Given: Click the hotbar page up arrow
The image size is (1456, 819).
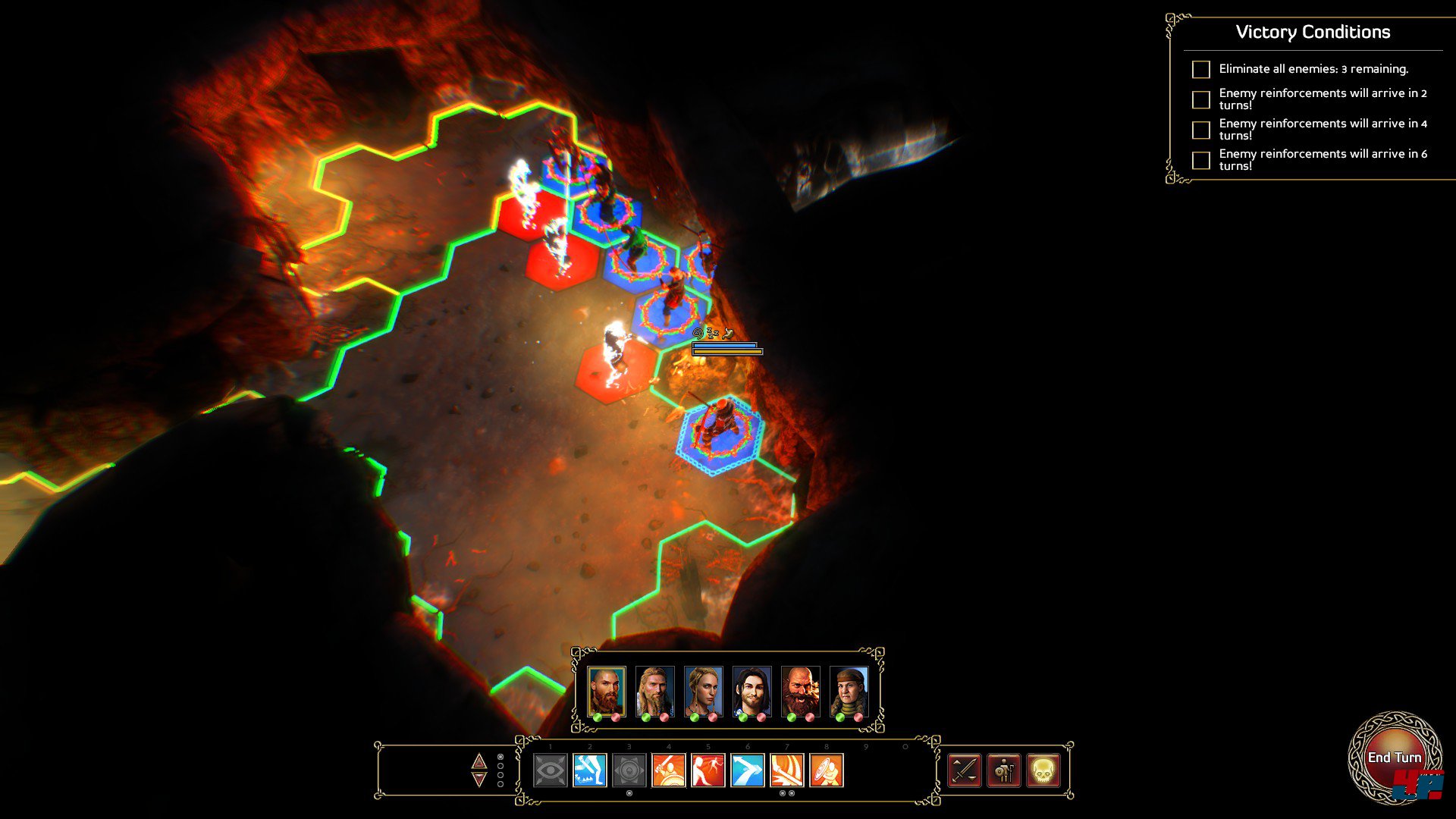Looking at the screenshot, I should tap(479, 761).
